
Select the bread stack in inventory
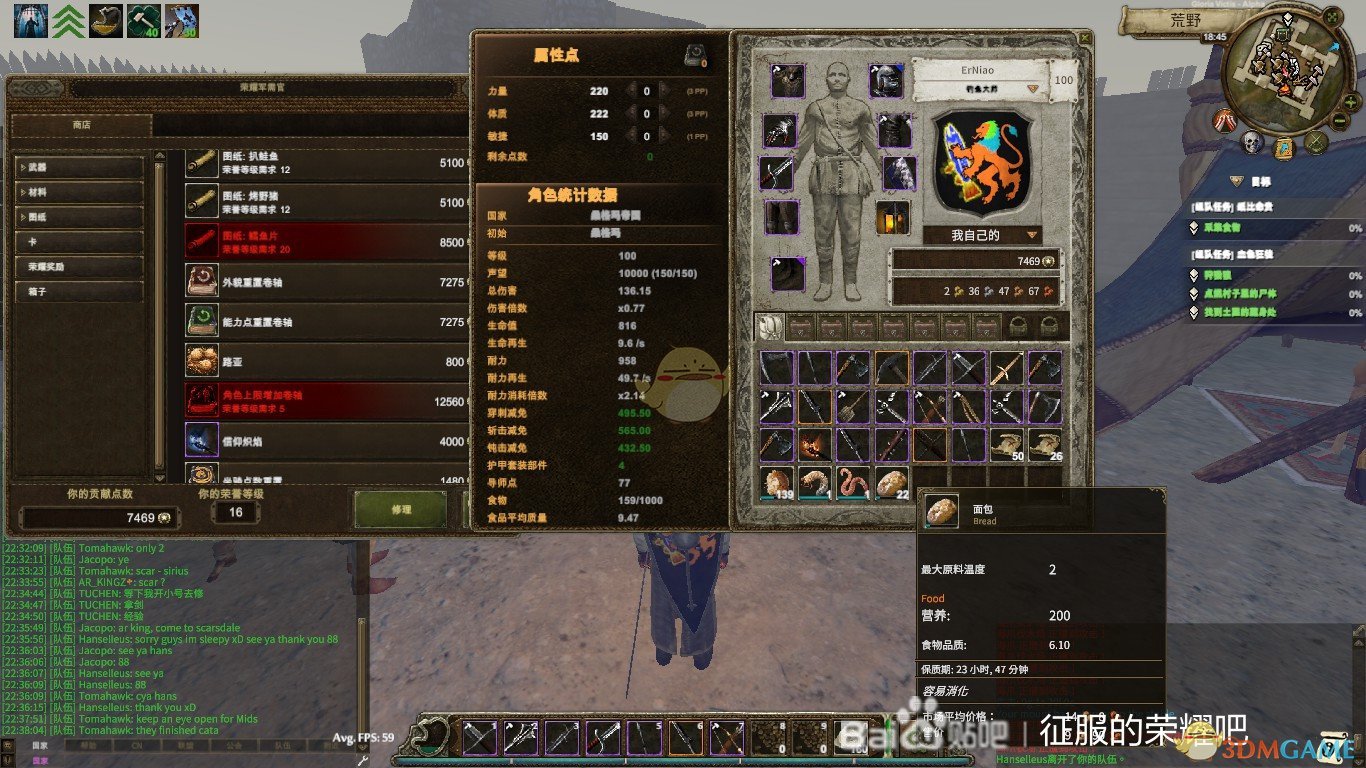(892, 483)
